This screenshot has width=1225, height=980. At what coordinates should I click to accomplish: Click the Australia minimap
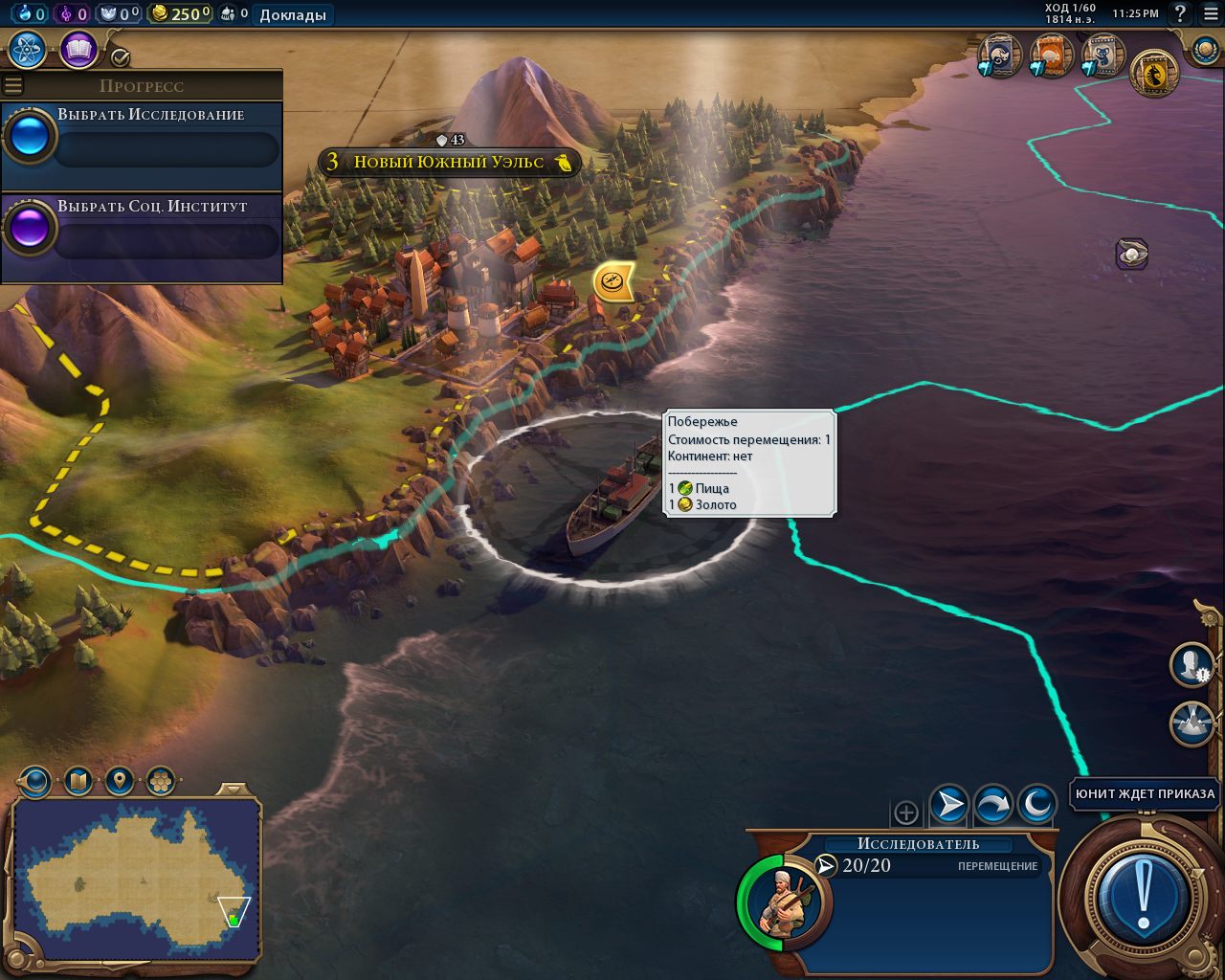[137, 880]
